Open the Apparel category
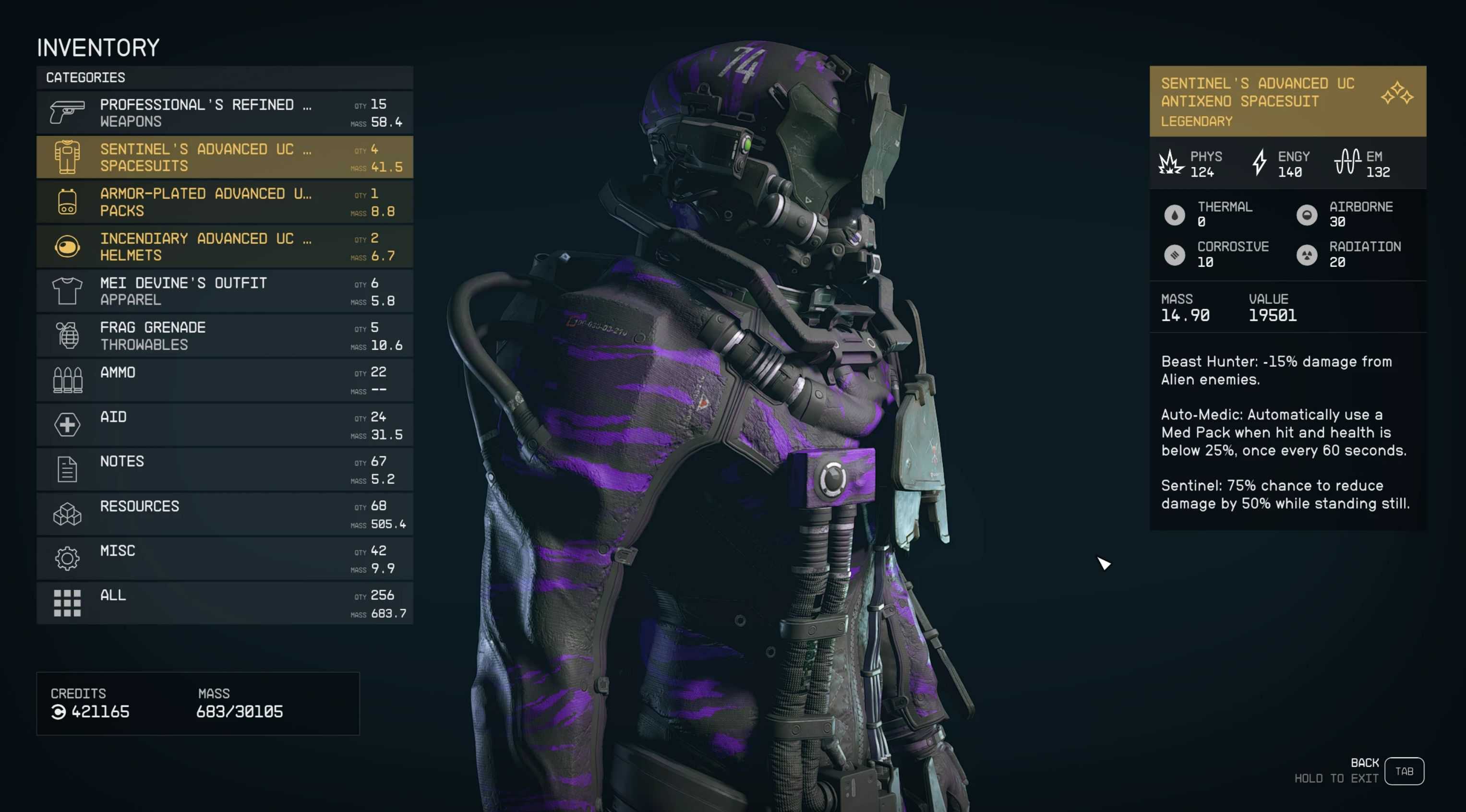 pos(224,291)
